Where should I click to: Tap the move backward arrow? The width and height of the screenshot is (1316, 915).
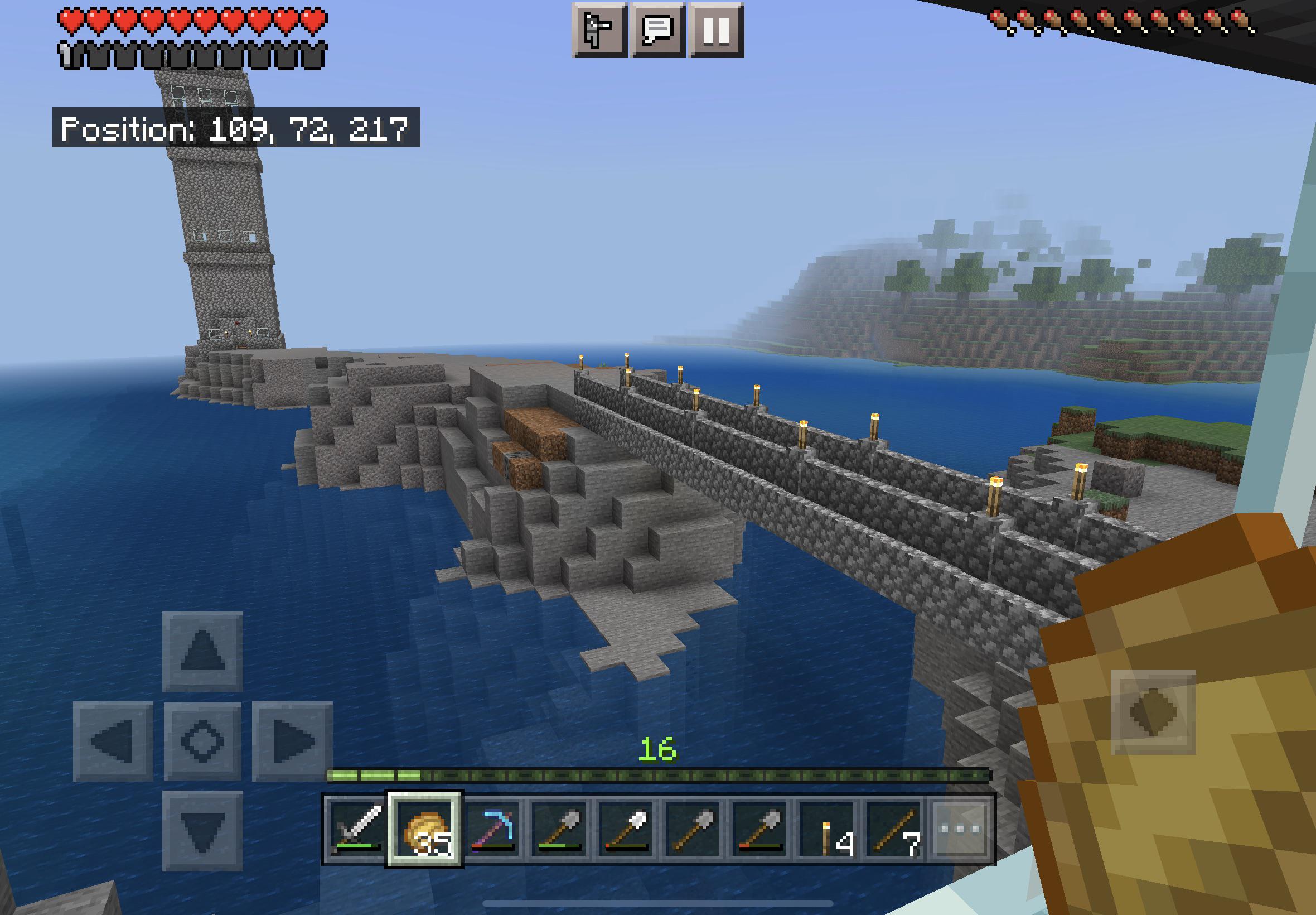(202, 831)
